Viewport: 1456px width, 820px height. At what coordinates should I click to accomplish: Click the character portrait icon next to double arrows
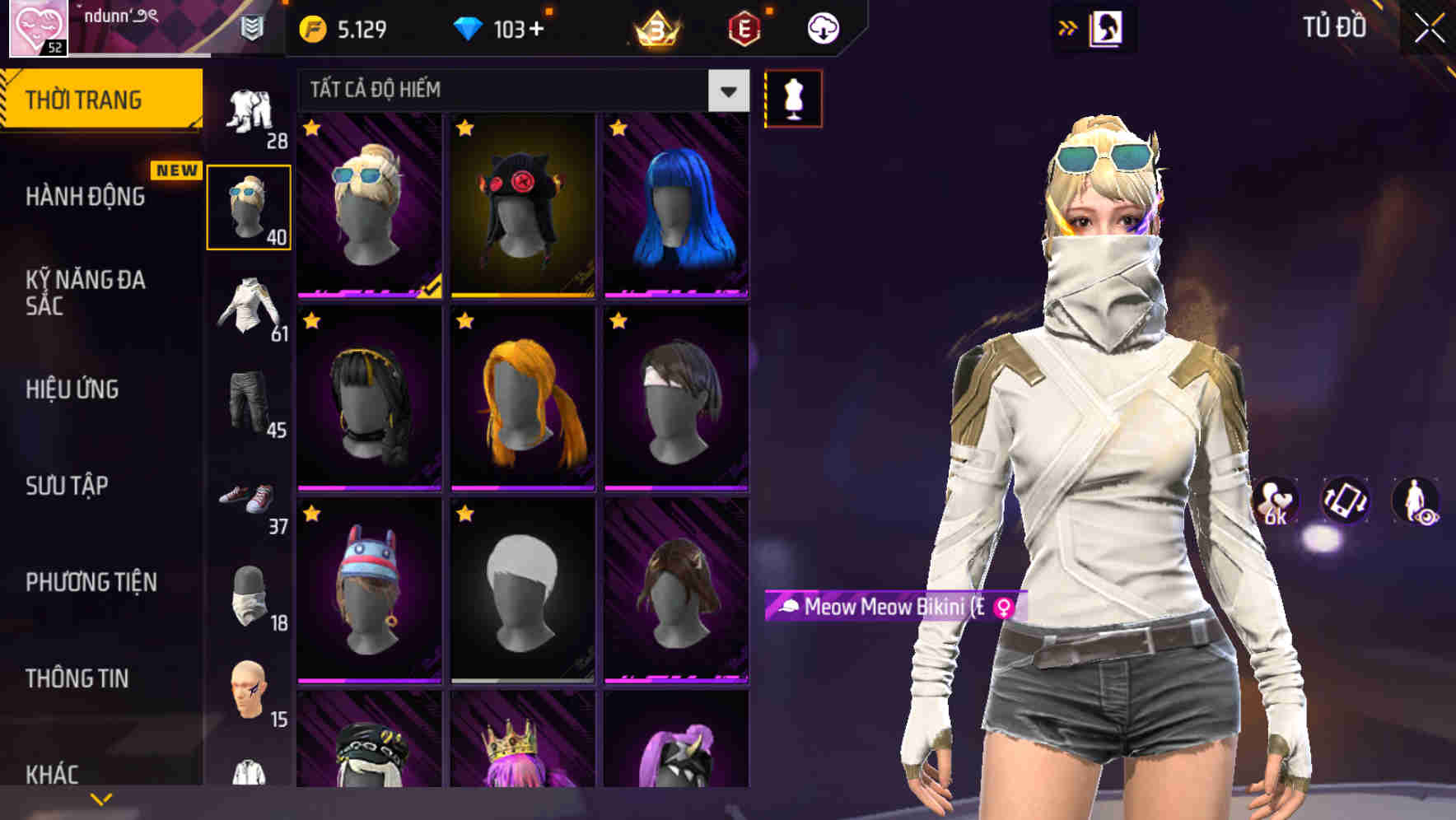(1108, 27)
